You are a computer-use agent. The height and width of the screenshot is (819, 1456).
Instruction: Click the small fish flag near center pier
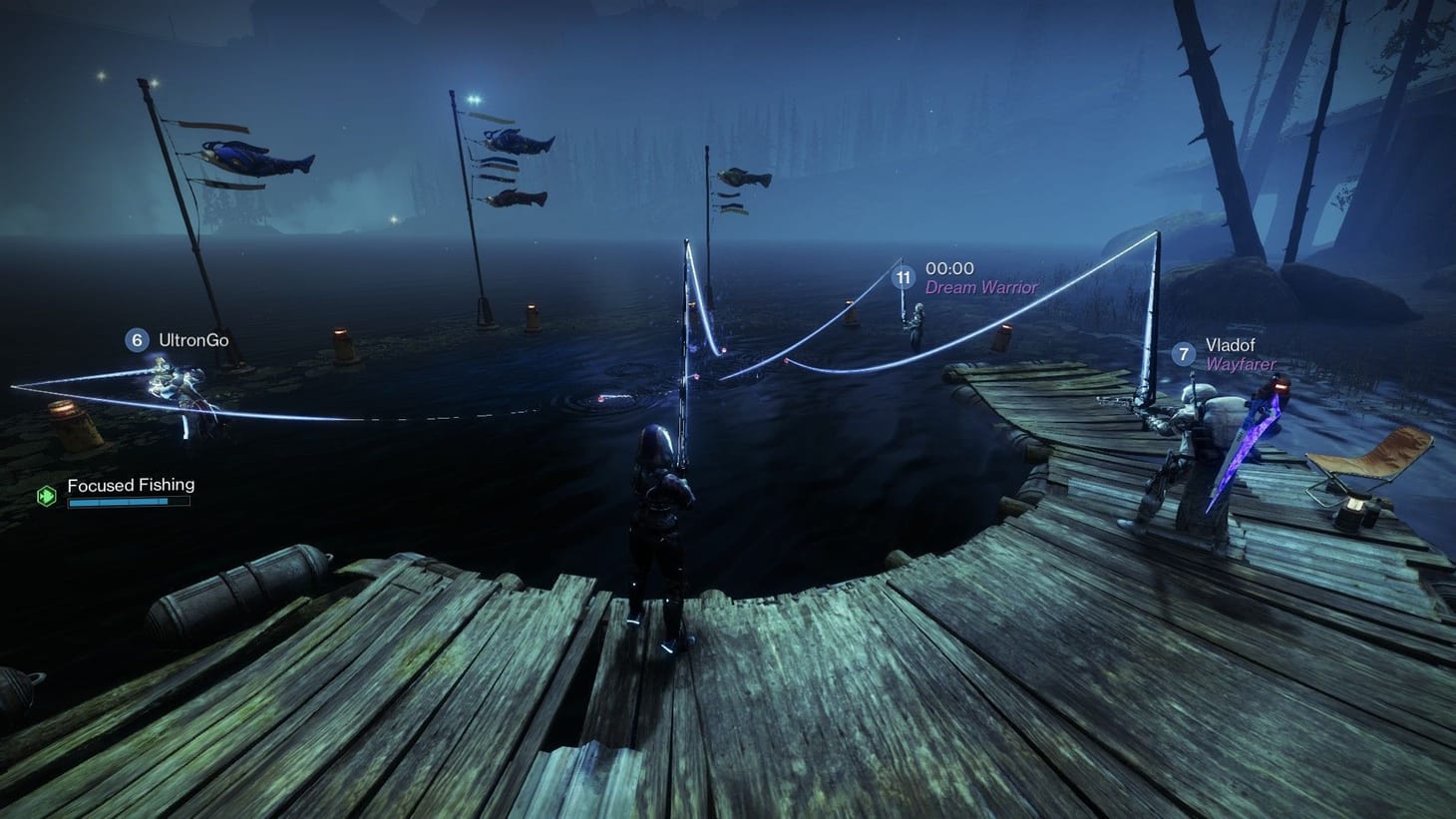tap(743, 180)
